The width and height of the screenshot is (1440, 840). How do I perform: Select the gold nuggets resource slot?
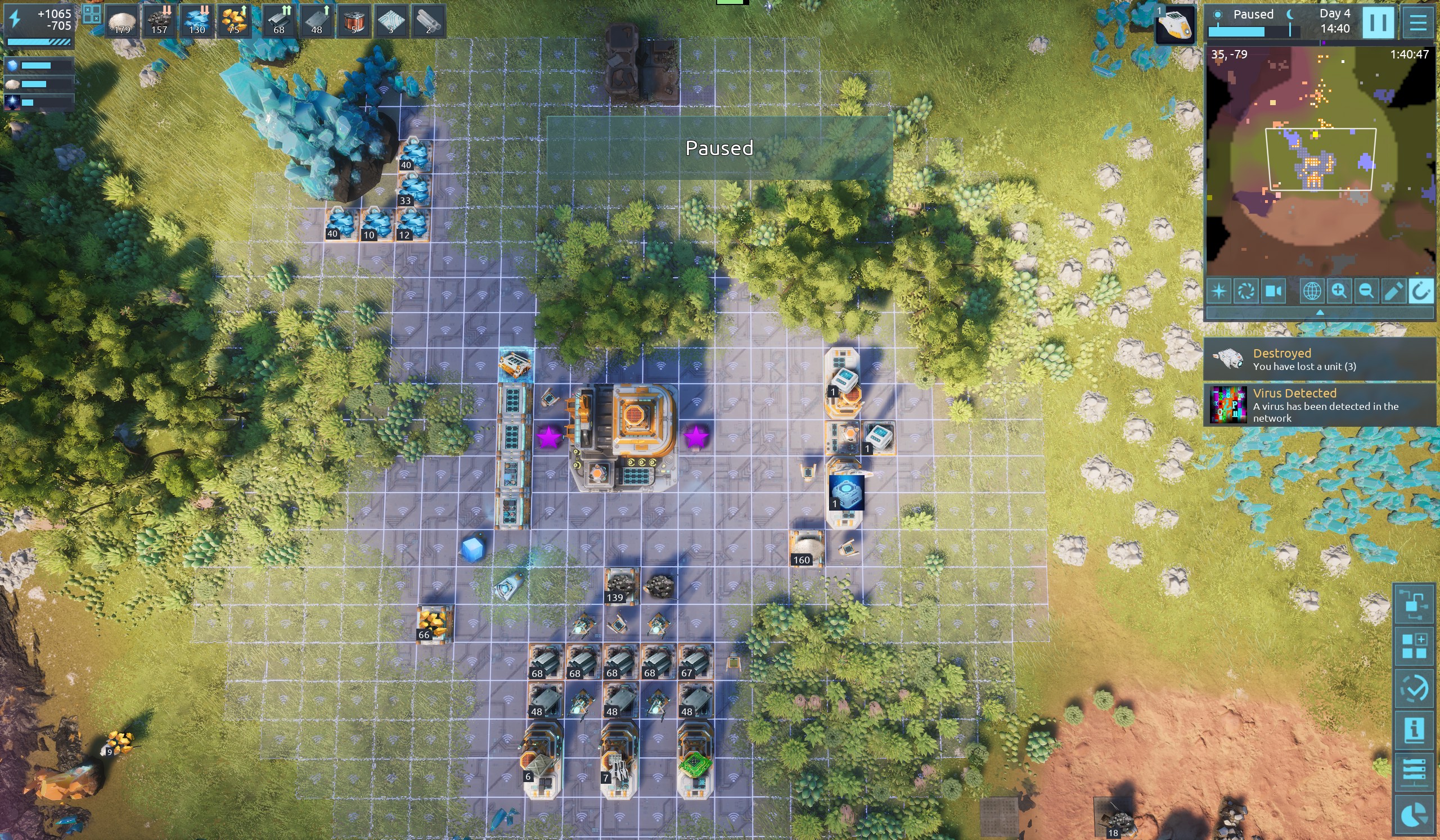tap(233, 22)
